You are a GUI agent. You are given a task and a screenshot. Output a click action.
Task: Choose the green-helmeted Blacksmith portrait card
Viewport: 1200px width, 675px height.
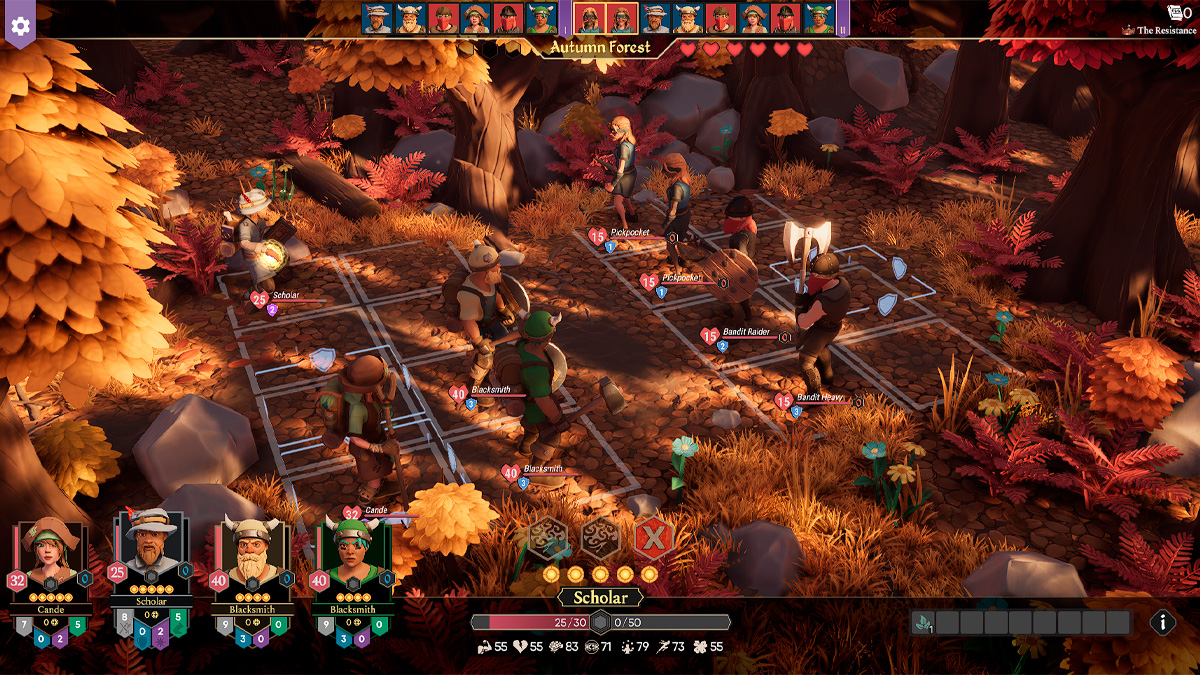point(352,565)
